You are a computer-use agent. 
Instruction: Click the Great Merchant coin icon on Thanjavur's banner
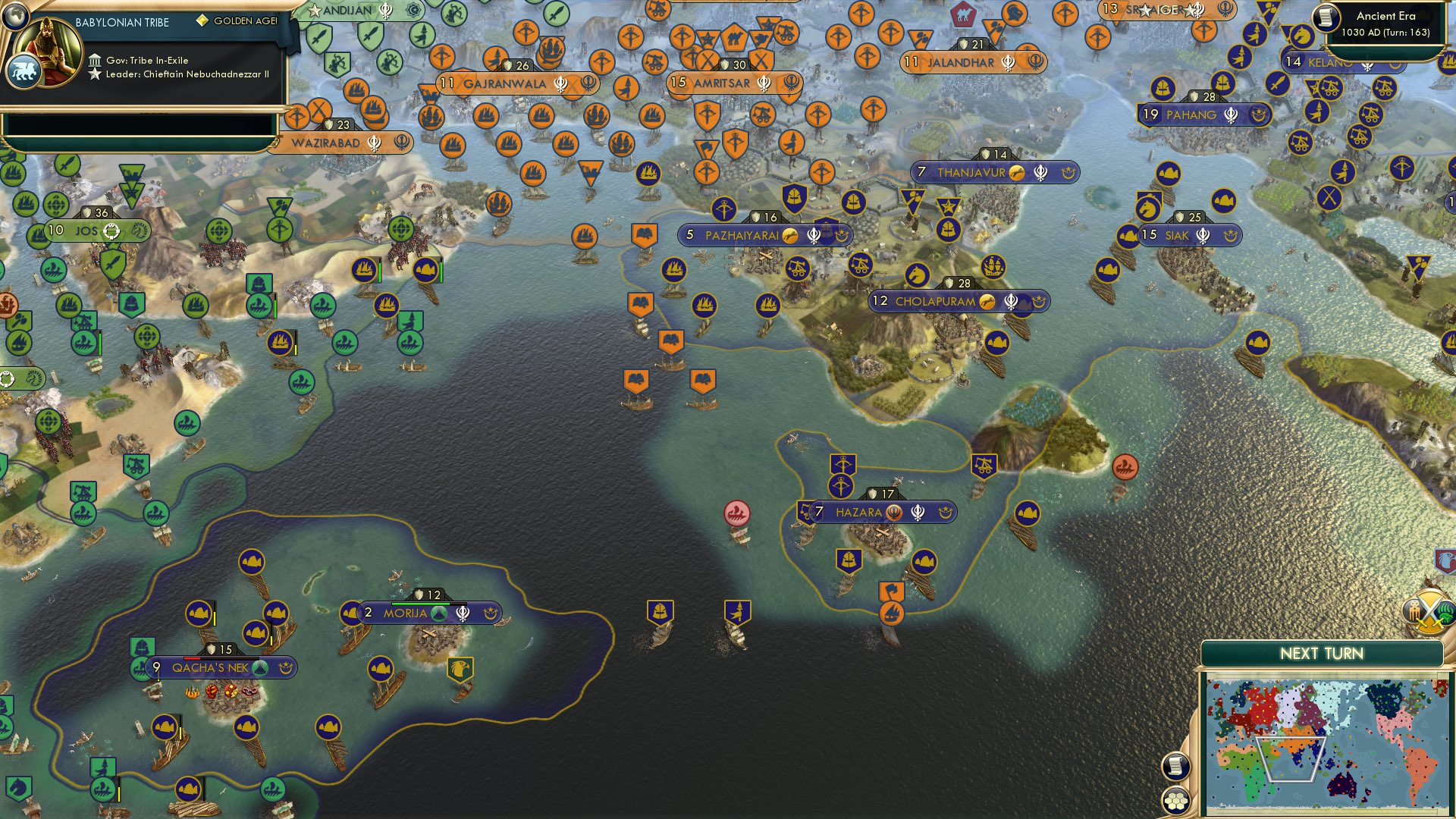1016,173
